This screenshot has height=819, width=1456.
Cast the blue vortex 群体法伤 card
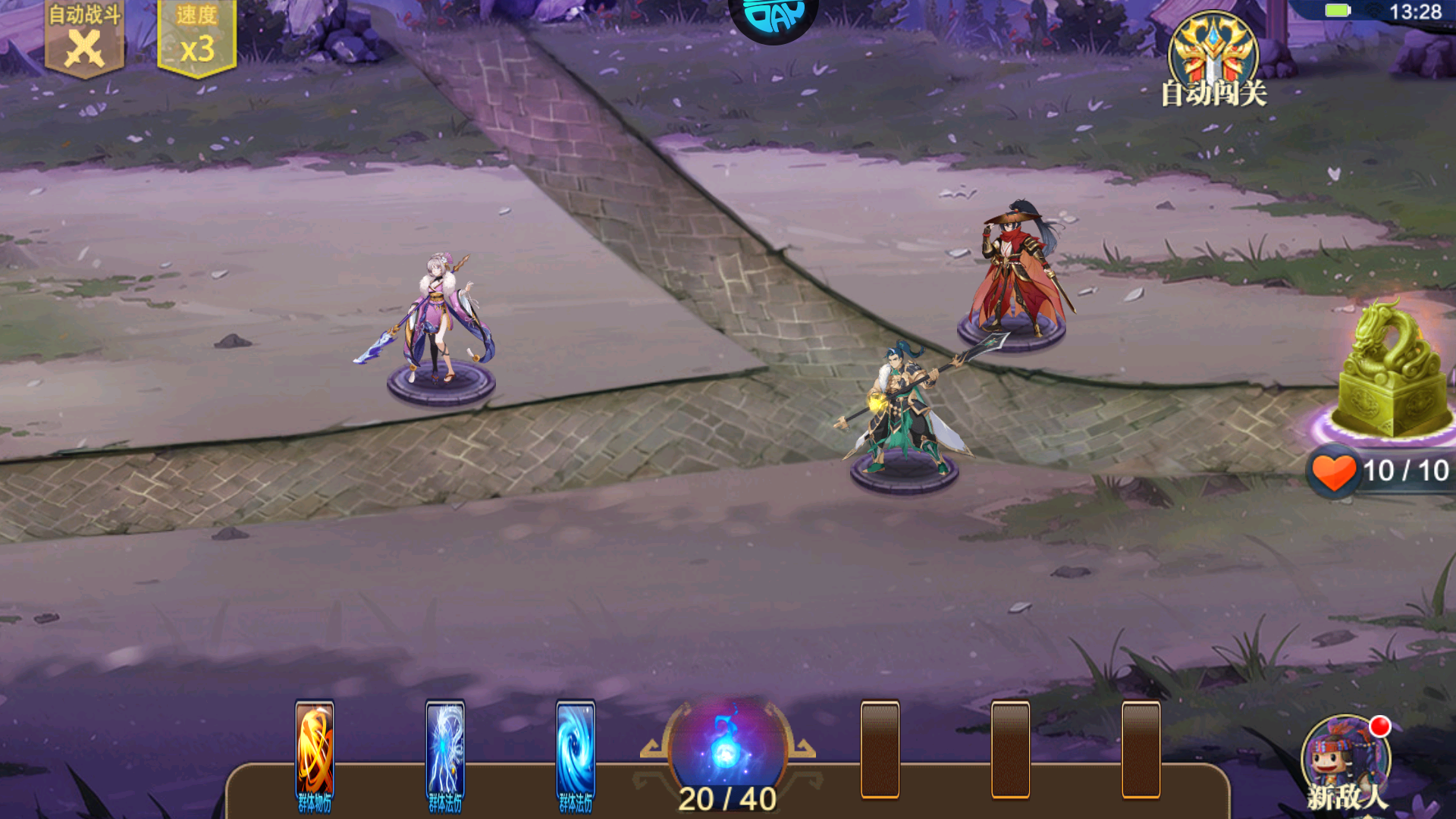[x=576, y=755]
